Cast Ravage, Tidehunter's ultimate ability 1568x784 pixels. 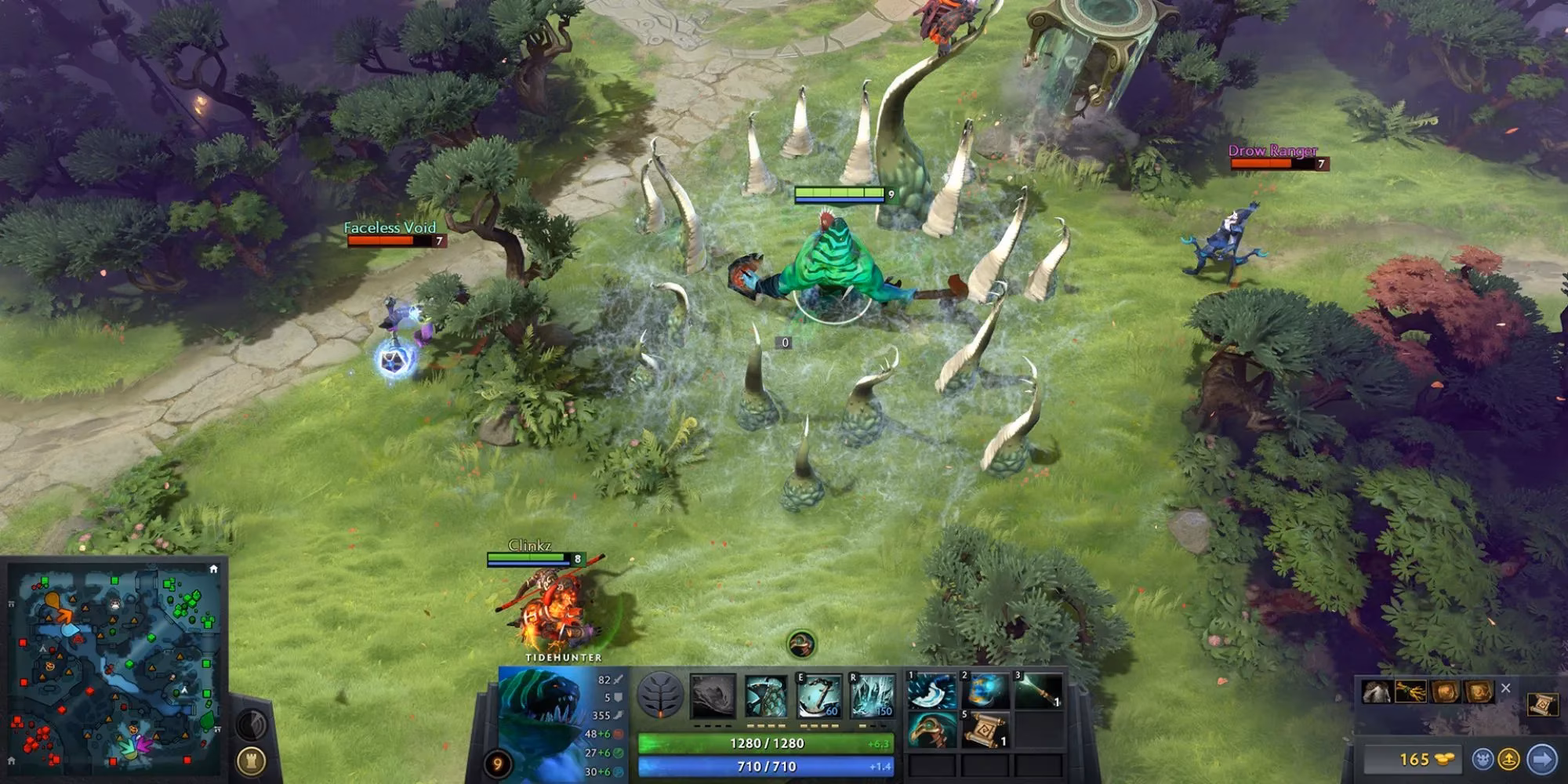pos(873,695)
